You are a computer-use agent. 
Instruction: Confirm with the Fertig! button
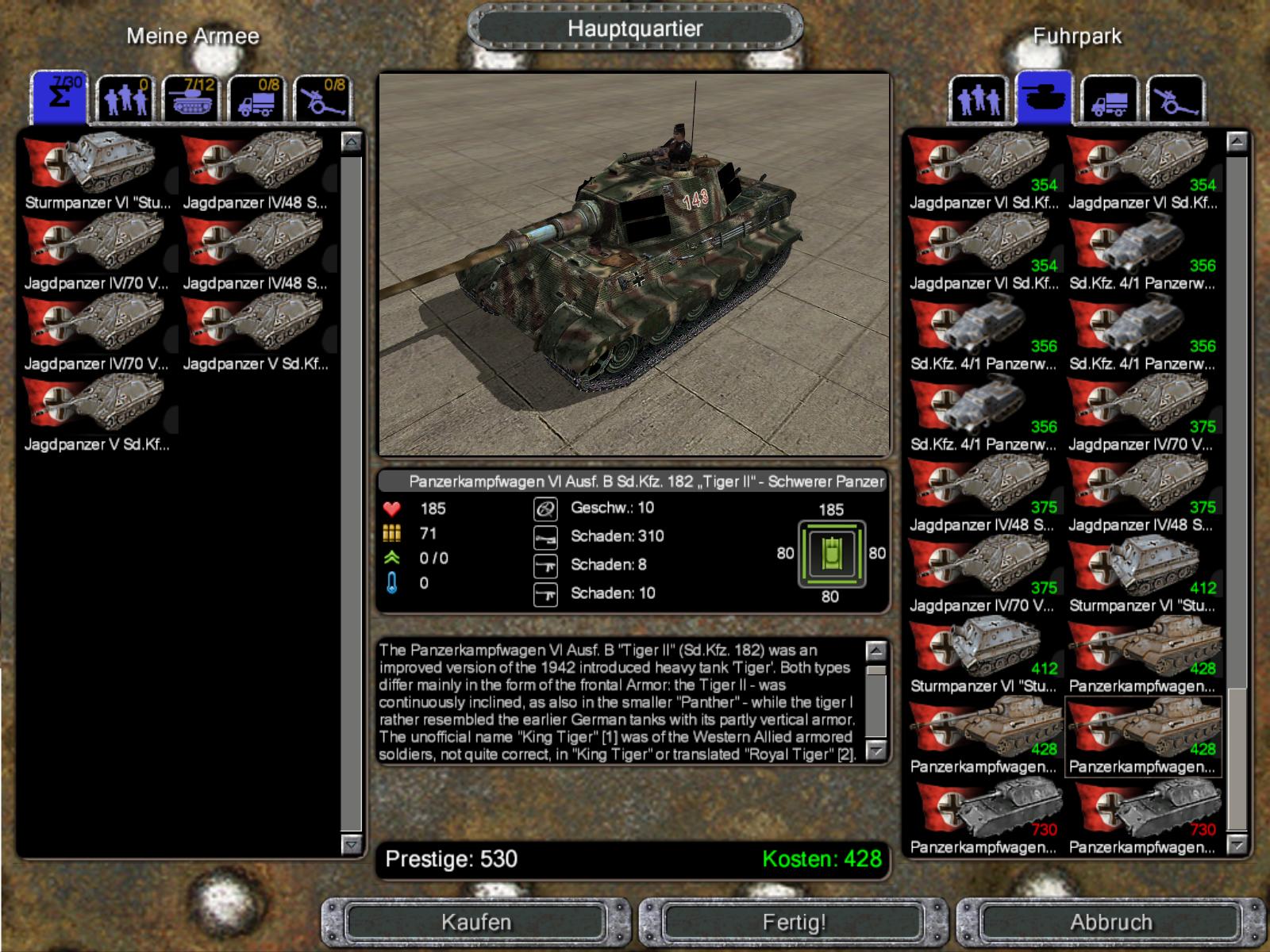pos(794,922)
